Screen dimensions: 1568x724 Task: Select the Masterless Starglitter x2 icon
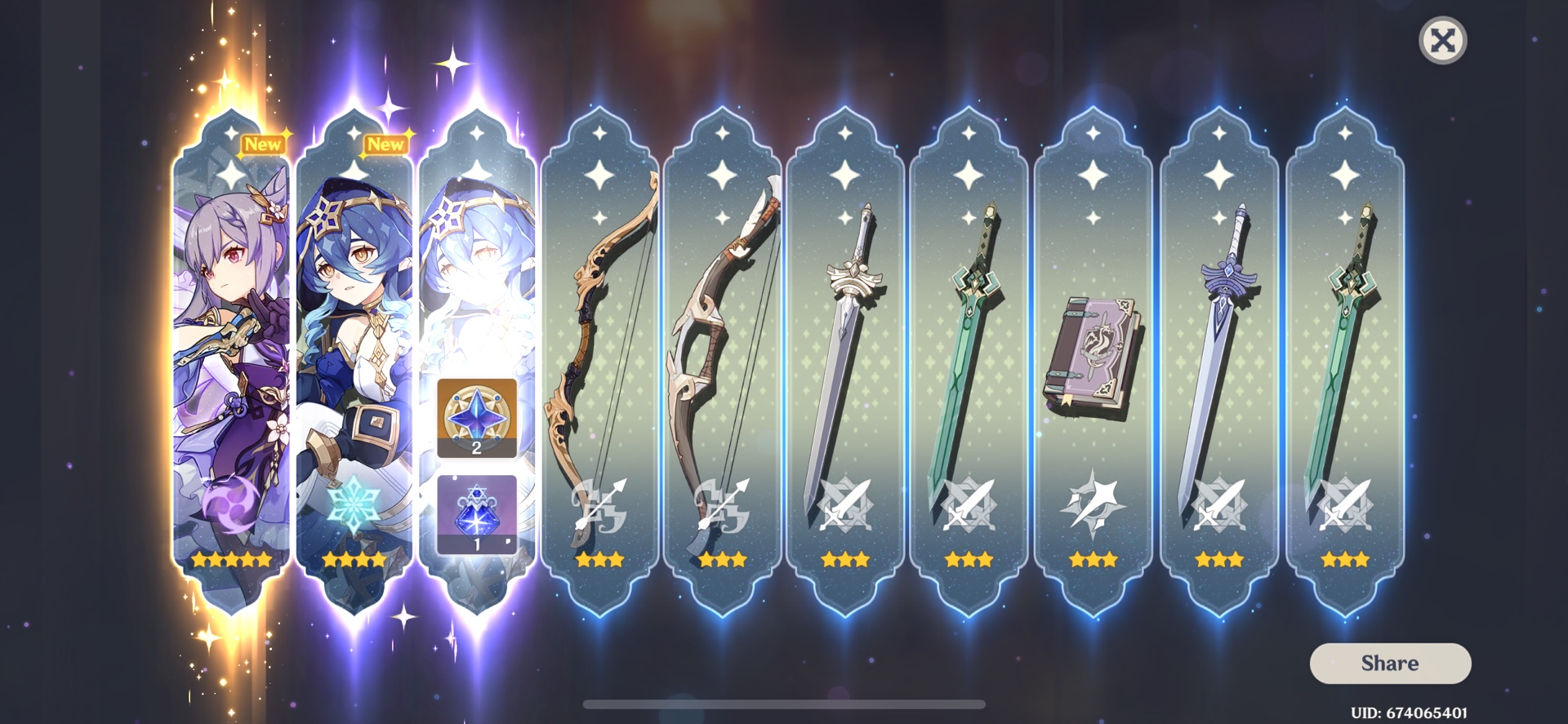pos(476,418)
